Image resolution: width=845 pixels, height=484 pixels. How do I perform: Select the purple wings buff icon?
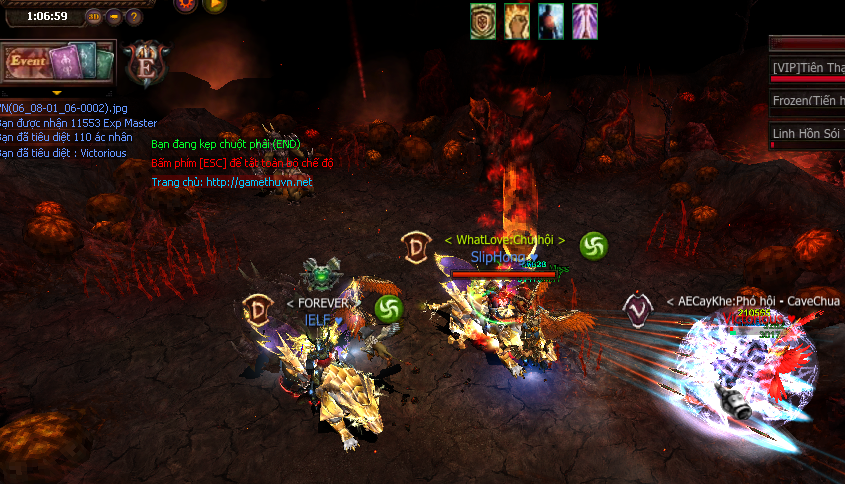click(x=584, y=21)
